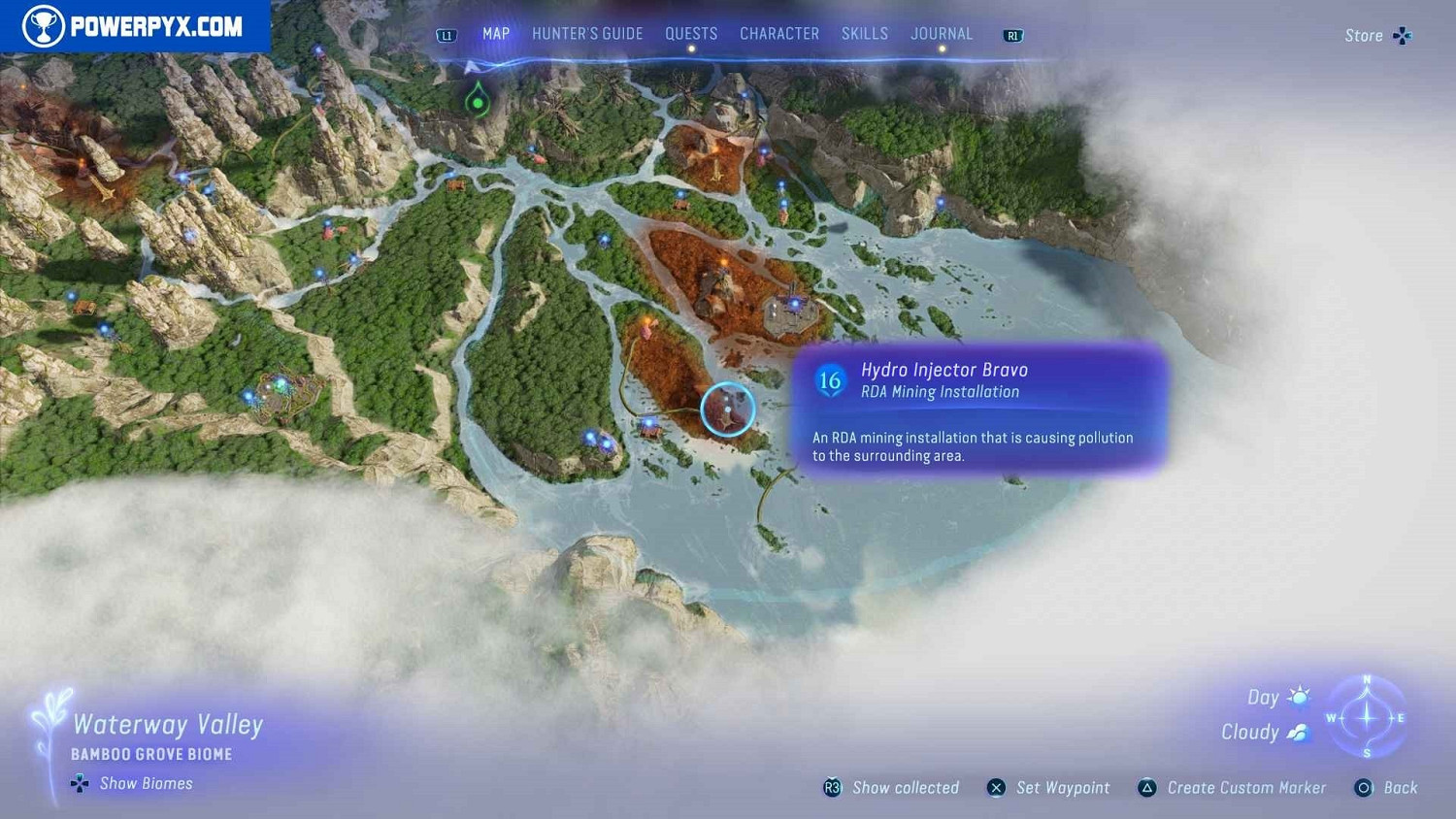Show Biomes on the map
Image resolution: width=1456 pixels, height=819 pixels.
click(x=133, y=783)
